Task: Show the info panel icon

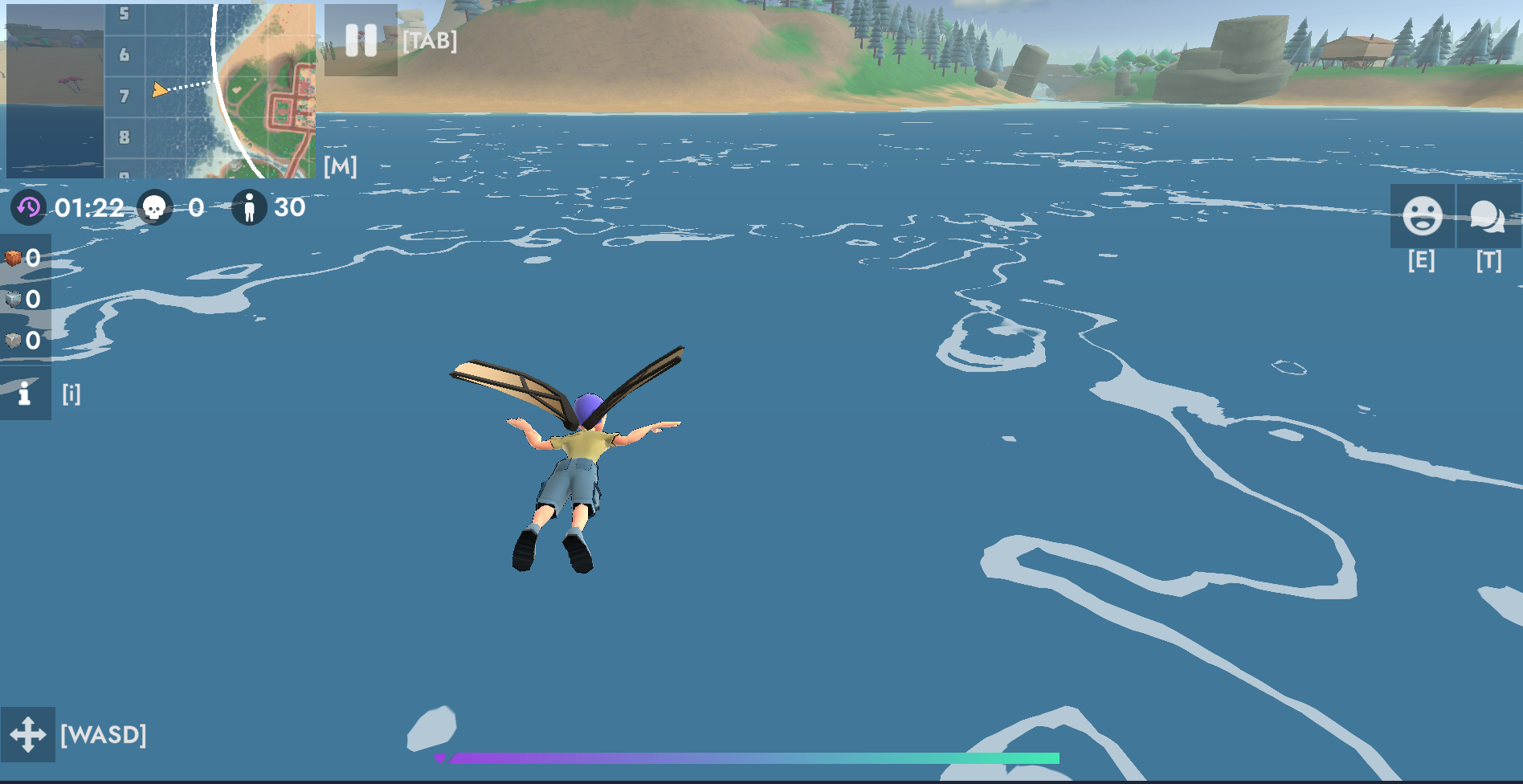Action: click(25, 394)
